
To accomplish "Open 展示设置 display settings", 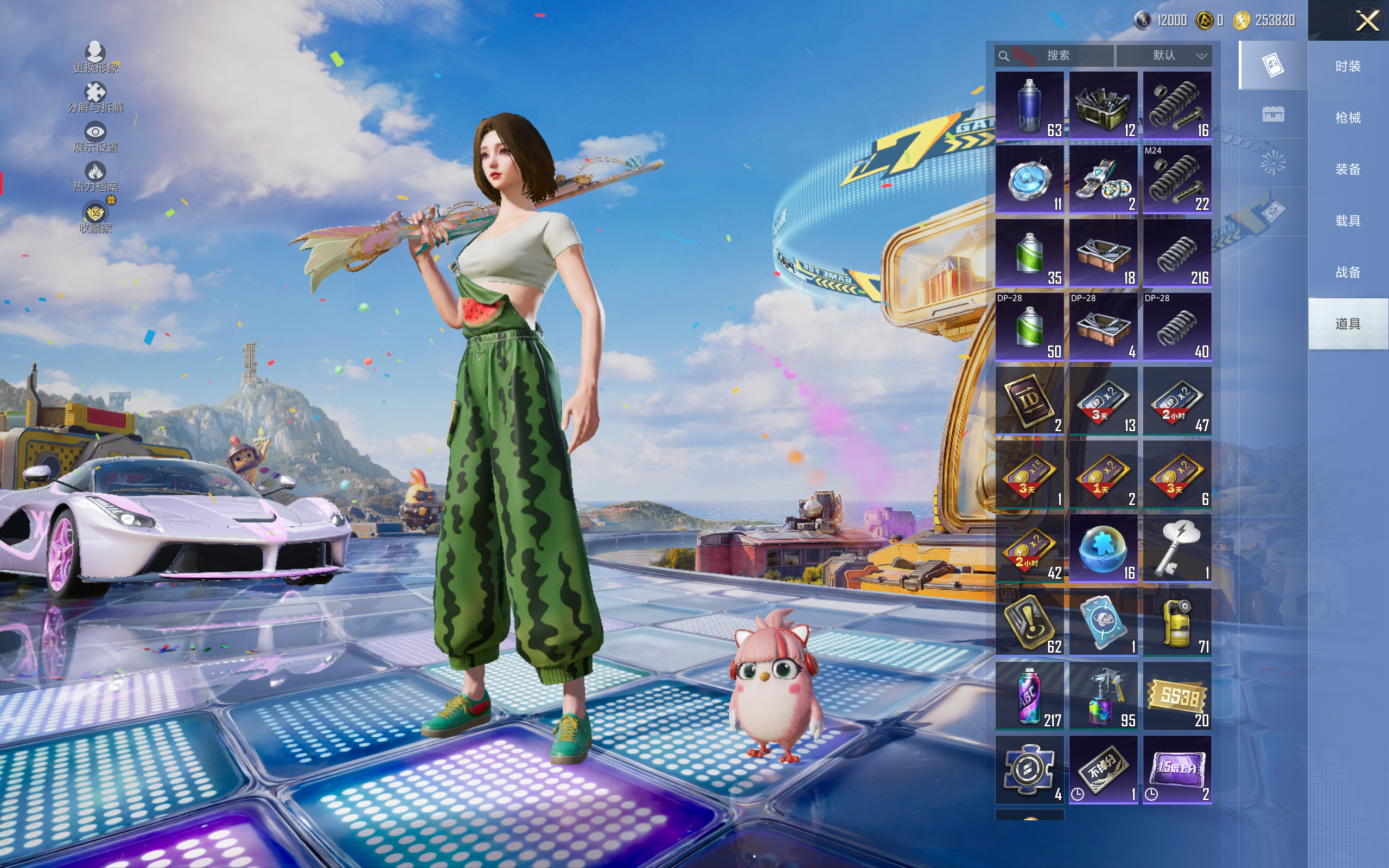I will 95,138.
